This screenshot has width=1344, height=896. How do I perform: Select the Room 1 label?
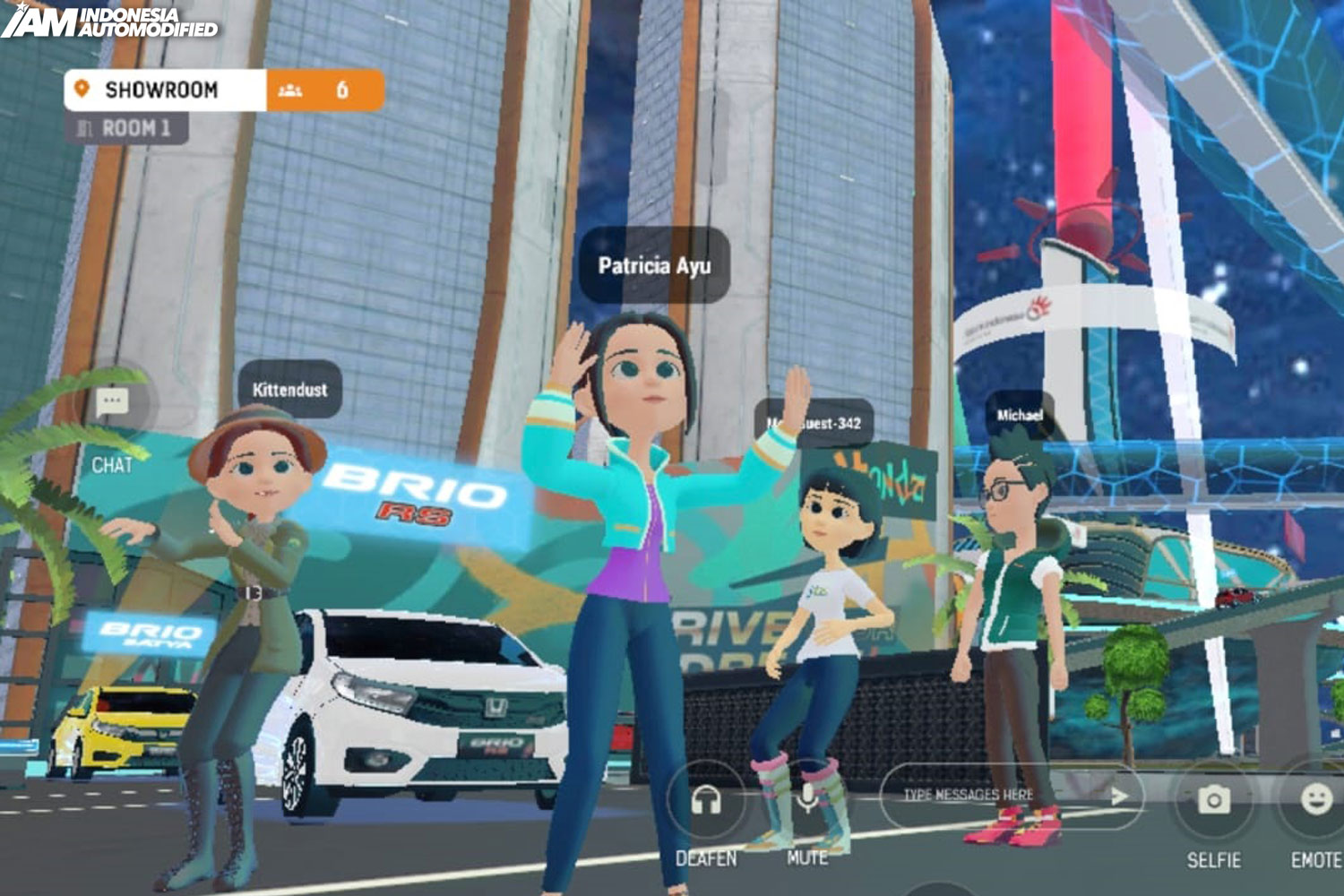(x=126, y=129)
